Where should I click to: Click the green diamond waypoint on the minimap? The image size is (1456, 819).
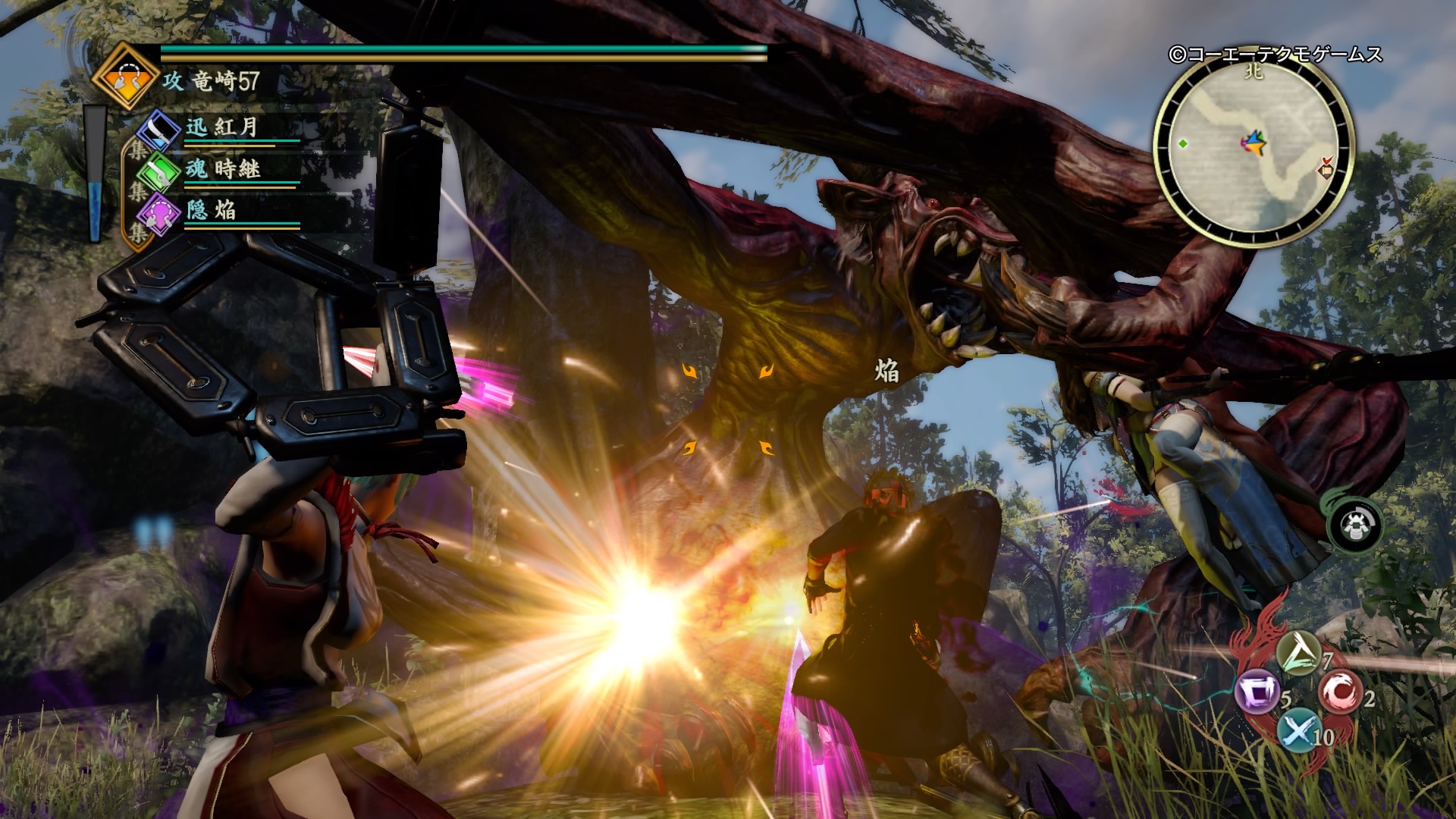(x=1183, y=144)
